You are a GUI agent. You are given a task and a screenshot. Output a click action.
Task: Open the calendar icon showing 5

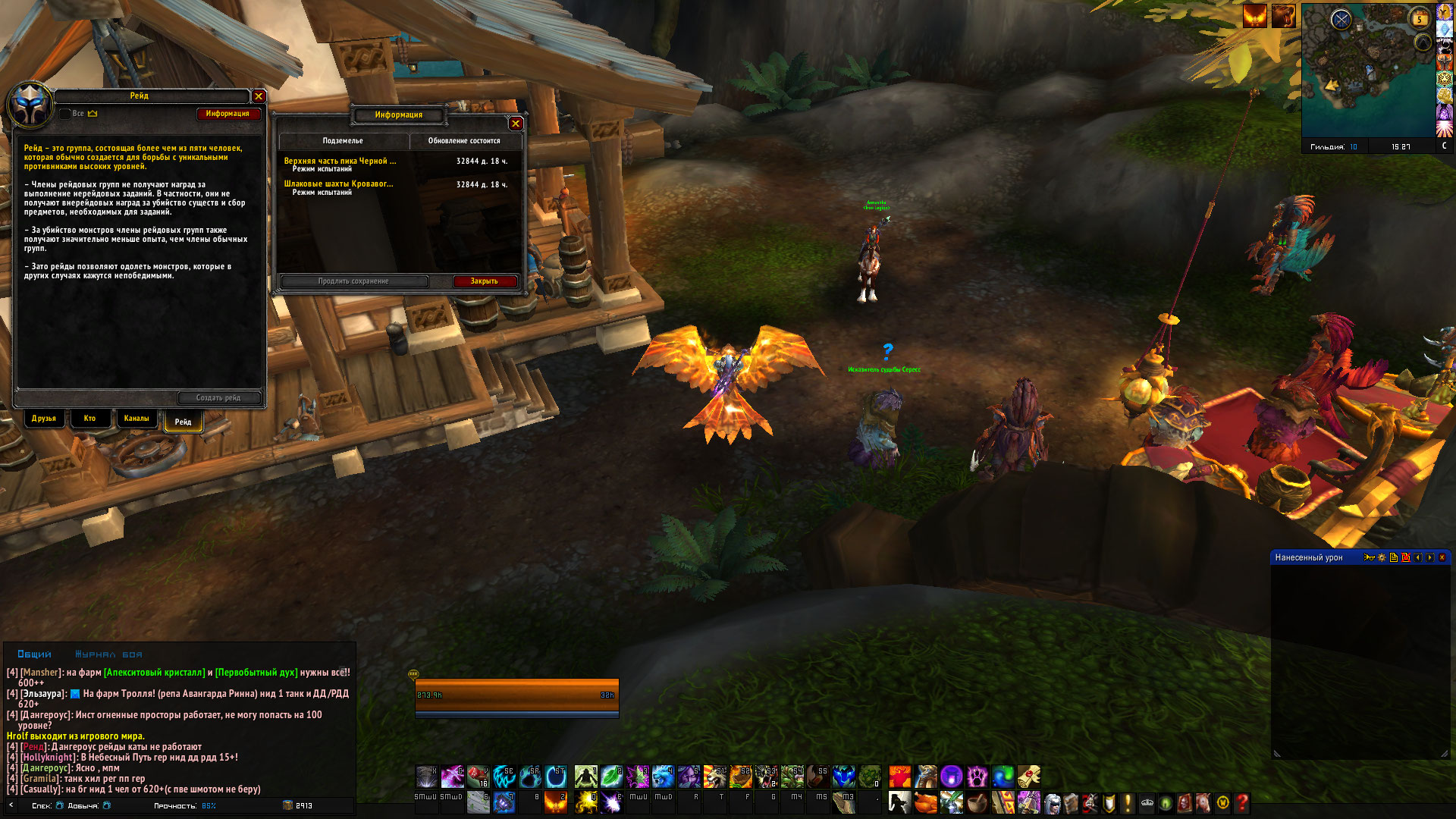1419,19
